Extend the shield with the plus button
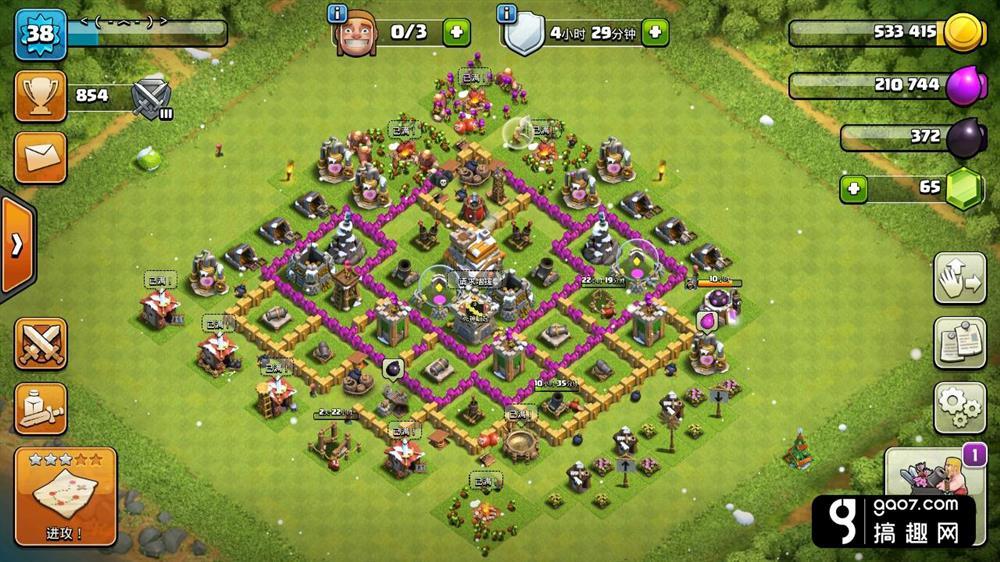Viewport: 1000px width, 562px height. coord(655,32)
